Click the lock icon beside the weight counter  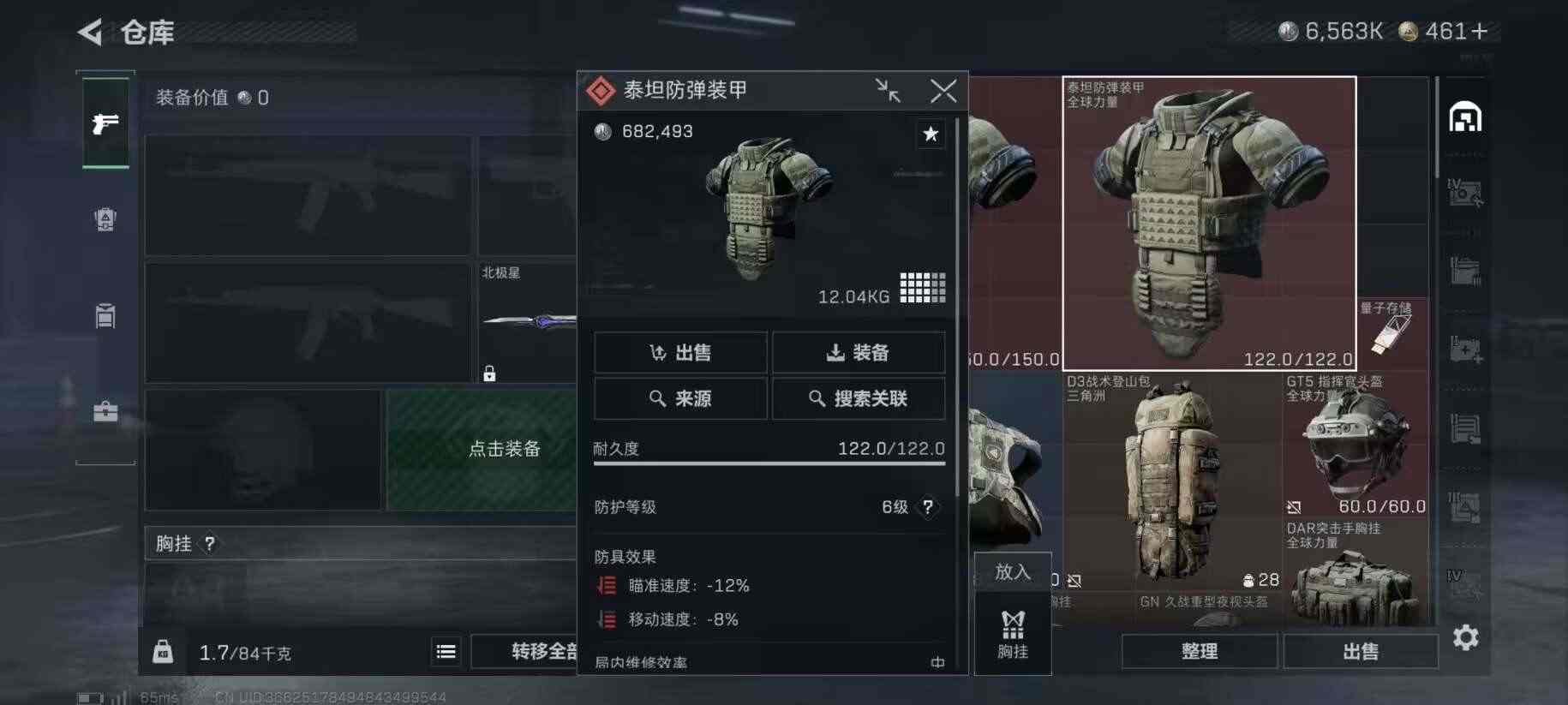point(163,651)
